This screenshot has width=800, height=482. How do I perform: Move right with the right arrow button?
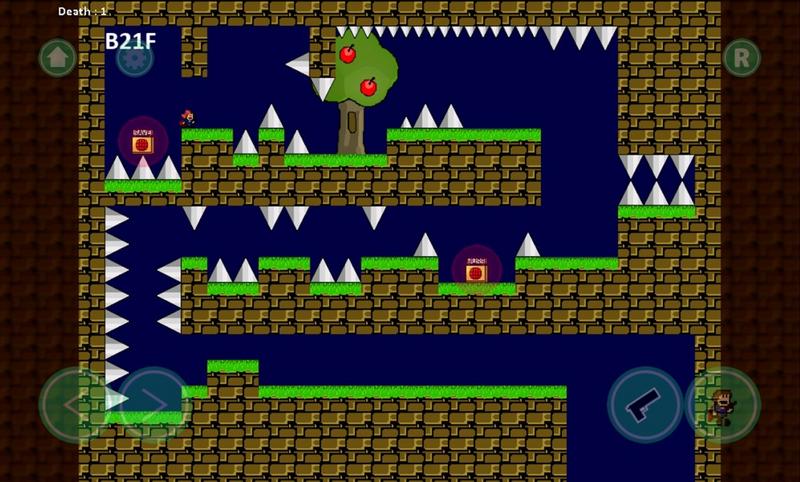click(x=154, y=405)
